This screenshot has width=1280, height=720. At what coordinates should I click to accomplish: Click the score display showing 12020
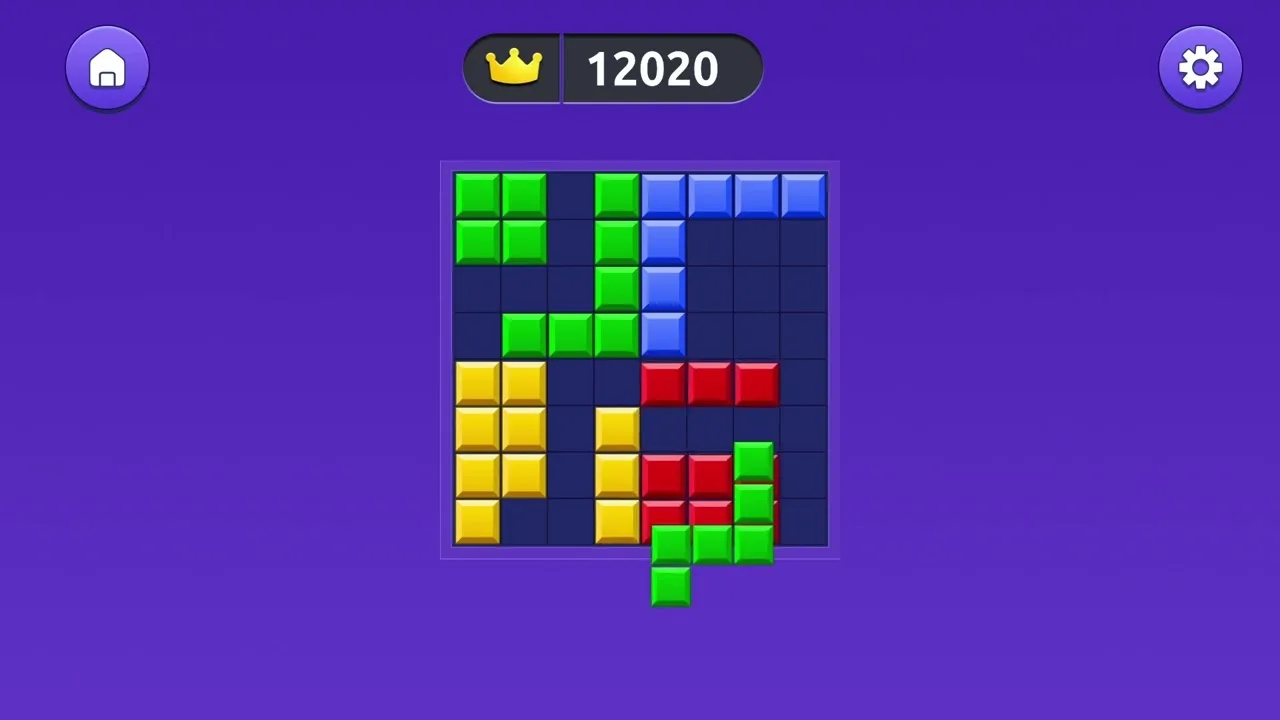(x=652, y=67)
